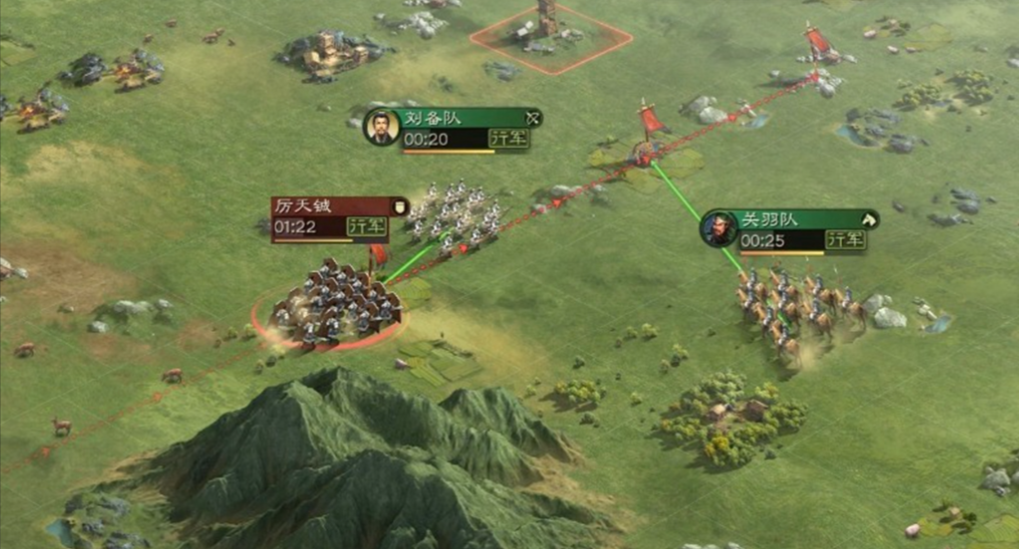Click Guan Yu's portrait icon

(718, 229)
